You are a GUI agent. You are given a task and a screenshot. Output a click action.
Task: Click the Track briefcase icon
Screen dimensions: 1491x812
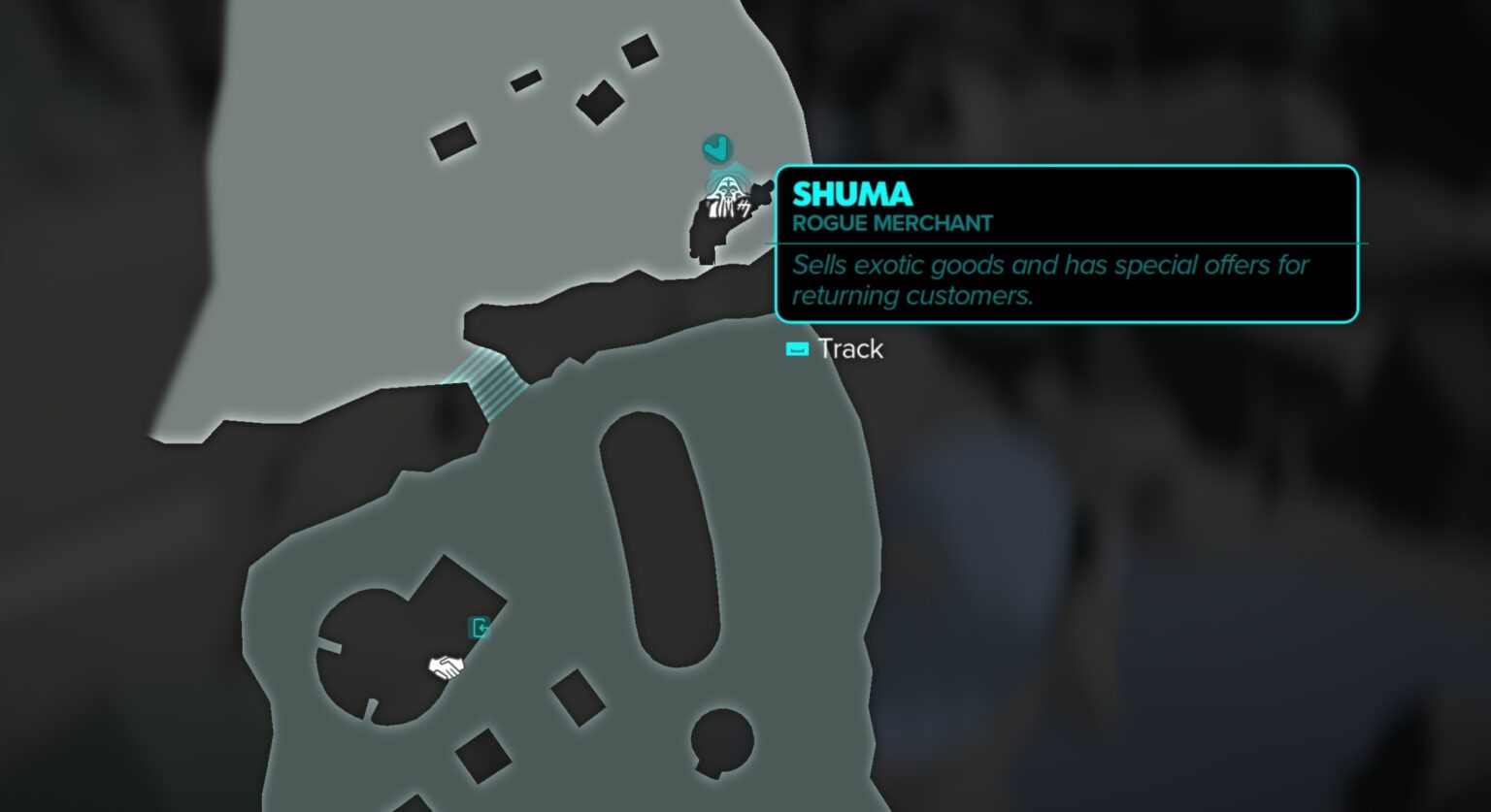tap(797, 348)
